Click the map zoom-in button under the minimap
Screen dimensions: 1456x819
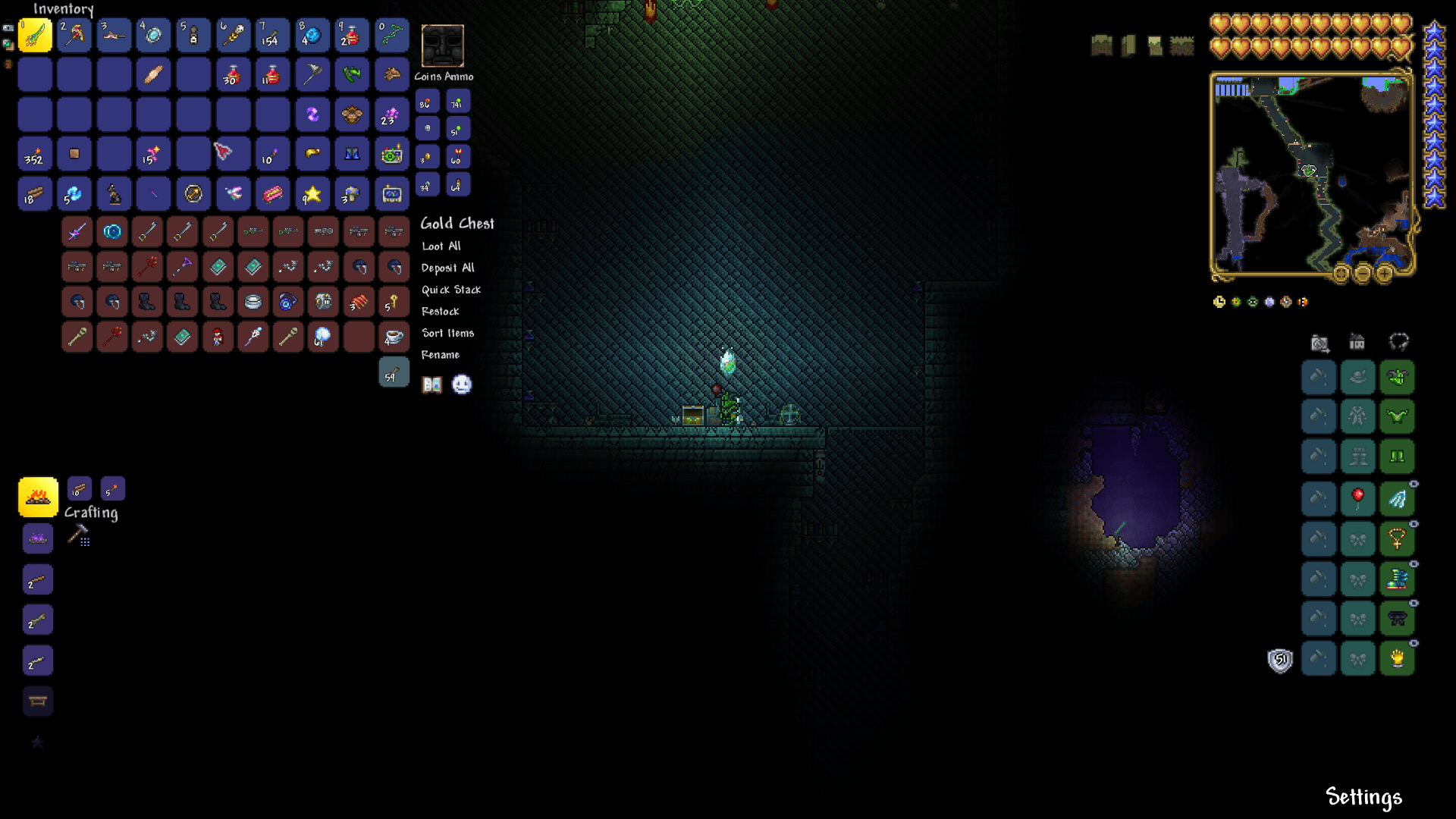(x=1384, y=274)
